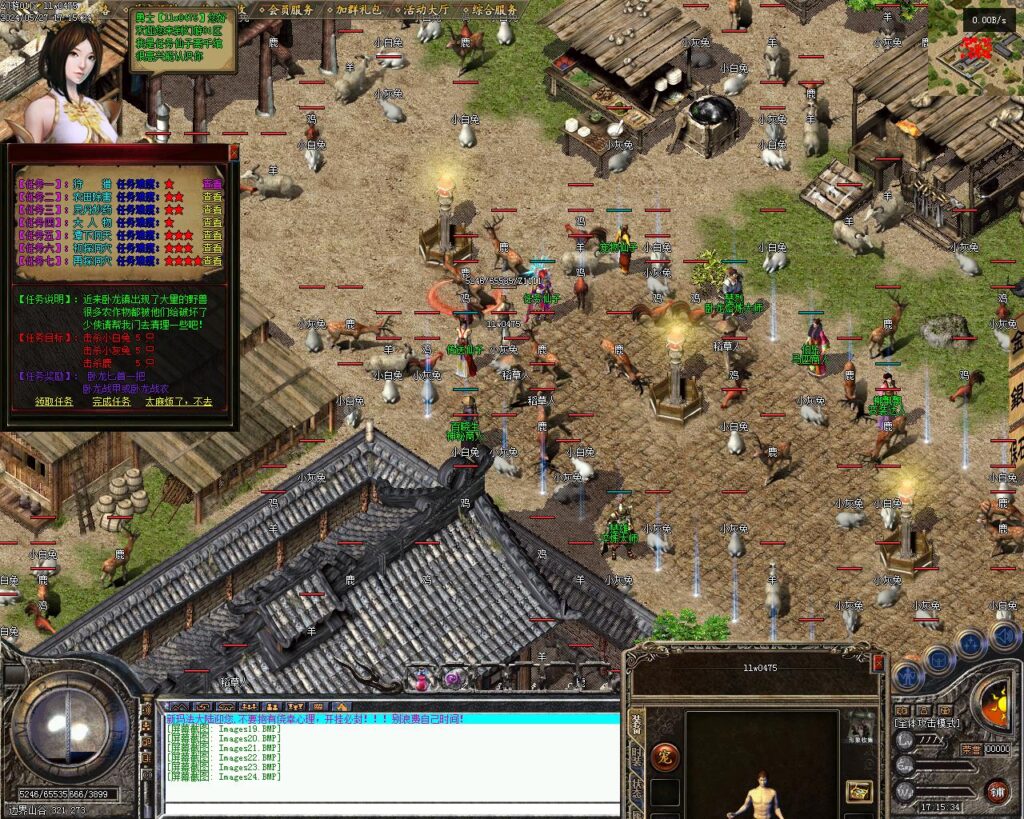This screenshot has height=819, width=1024.
Task: Toggle sound with the blue speaker orb
Action: click(x=1004, y=634)
